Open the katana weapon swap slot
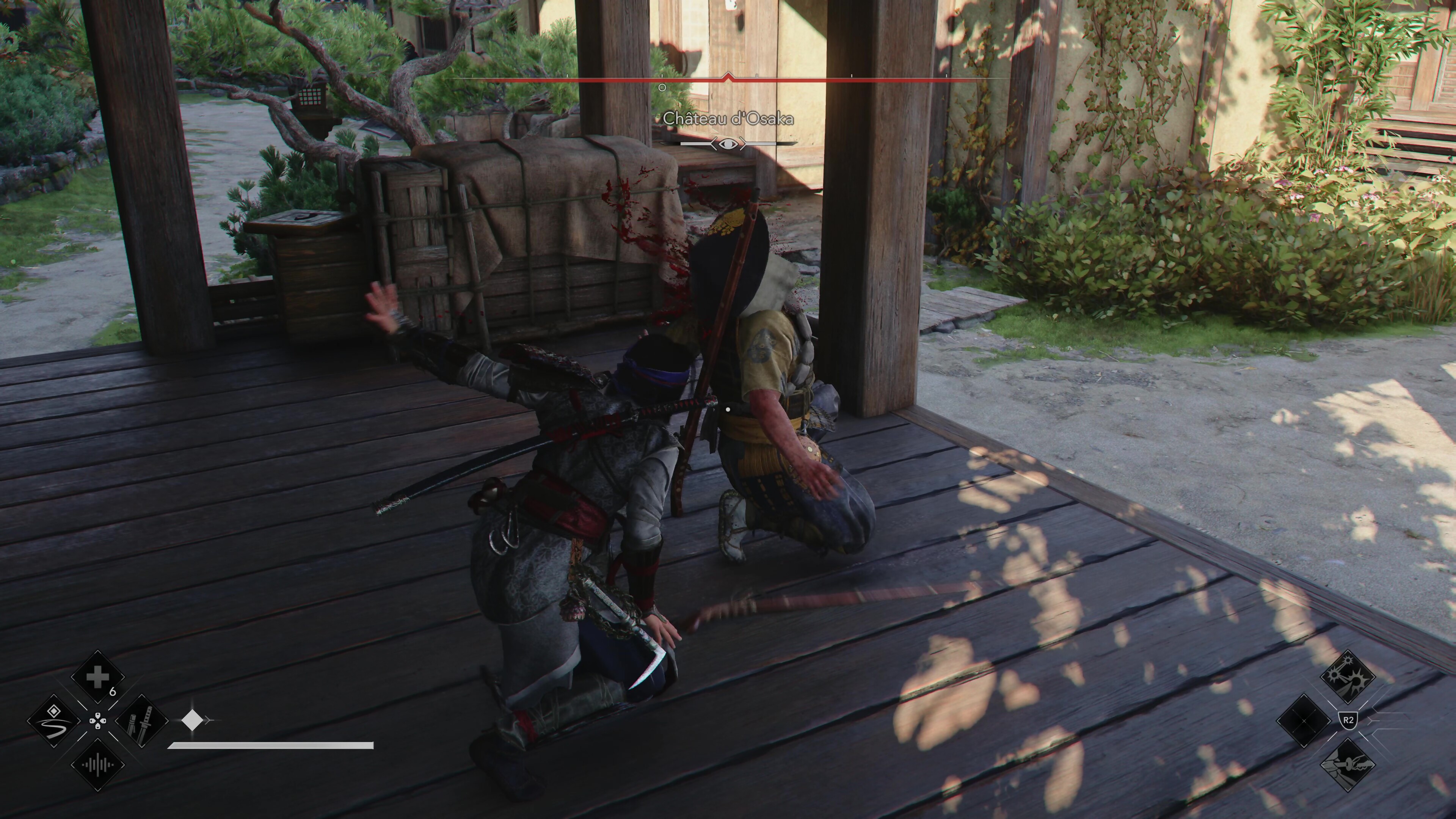Screen dimensions: 1456x819 click(x=142, y=721)
